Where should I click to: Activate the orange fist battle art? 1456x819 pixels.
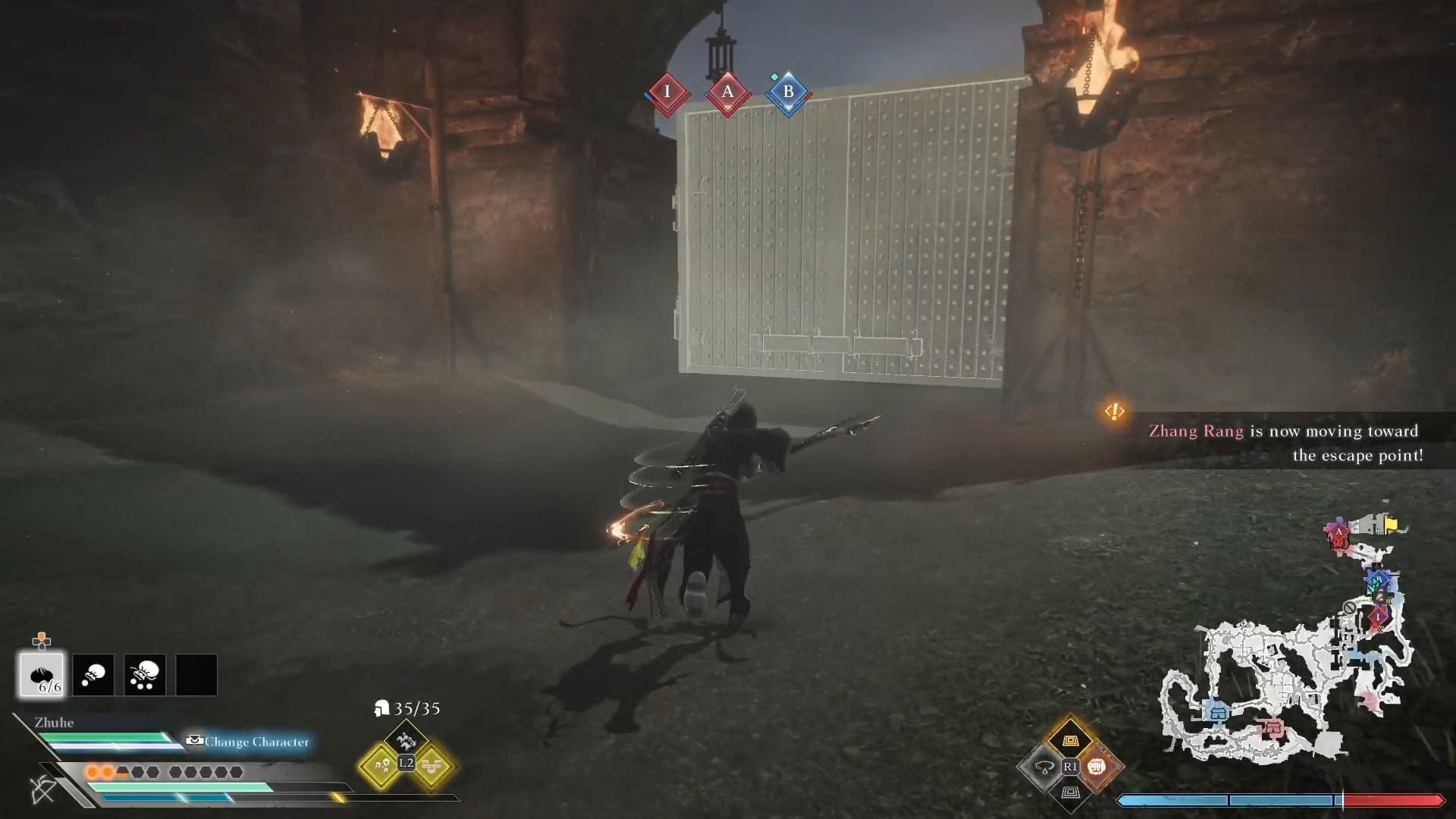(x=1097, y=767)
